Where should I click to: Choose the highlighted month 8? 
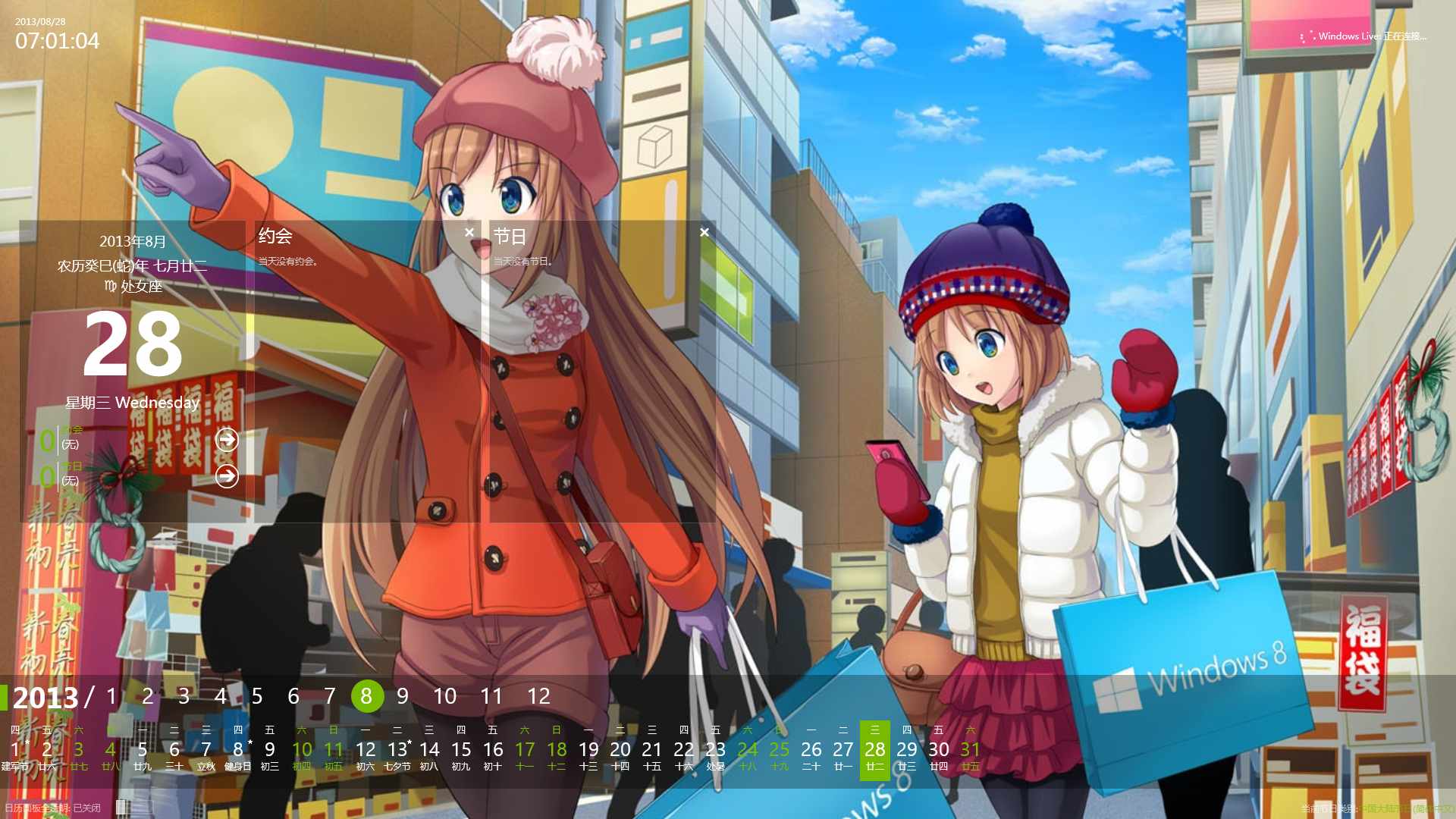366,696
